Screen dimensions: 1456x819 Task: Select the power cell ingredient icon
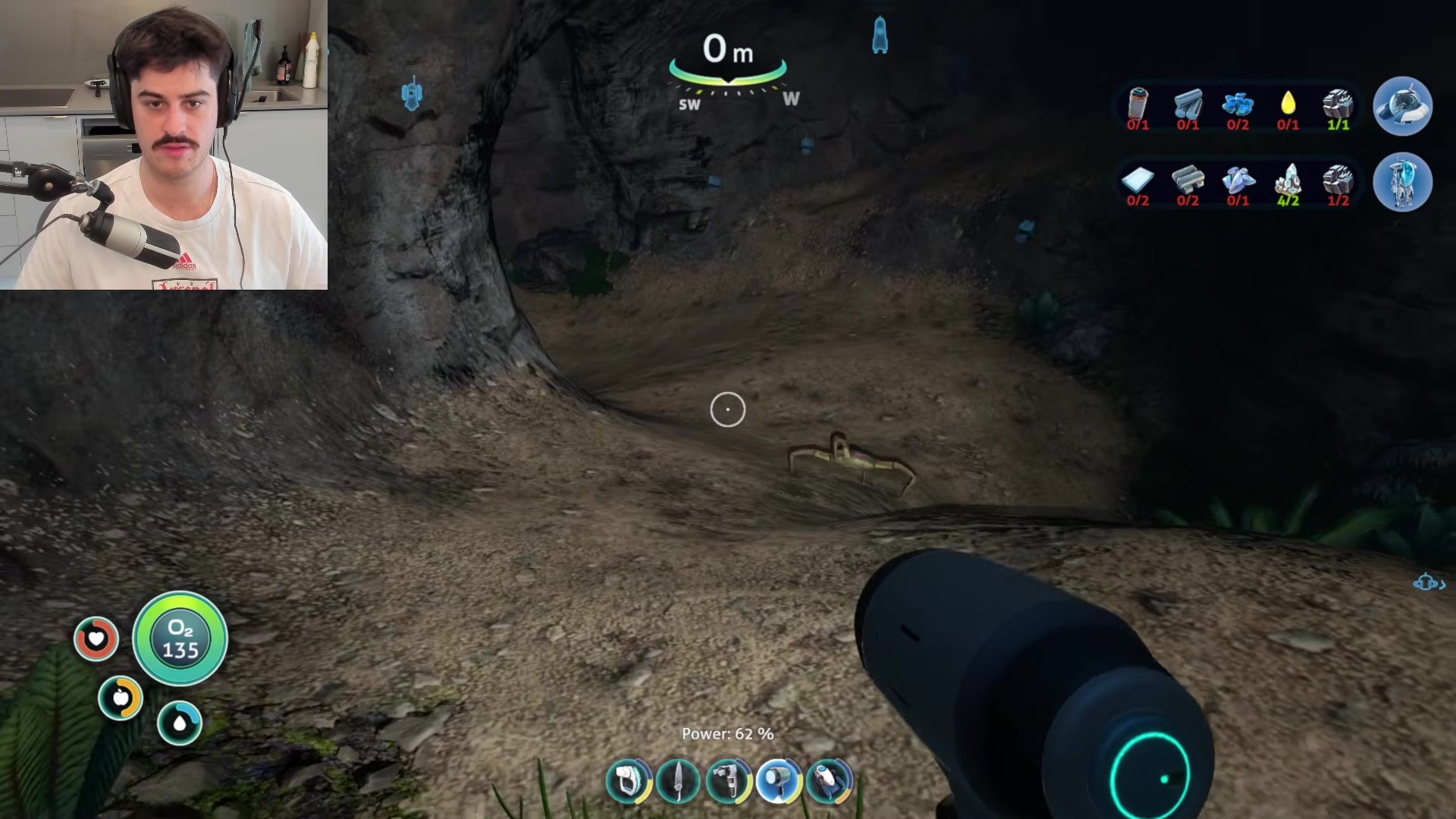1137,104
